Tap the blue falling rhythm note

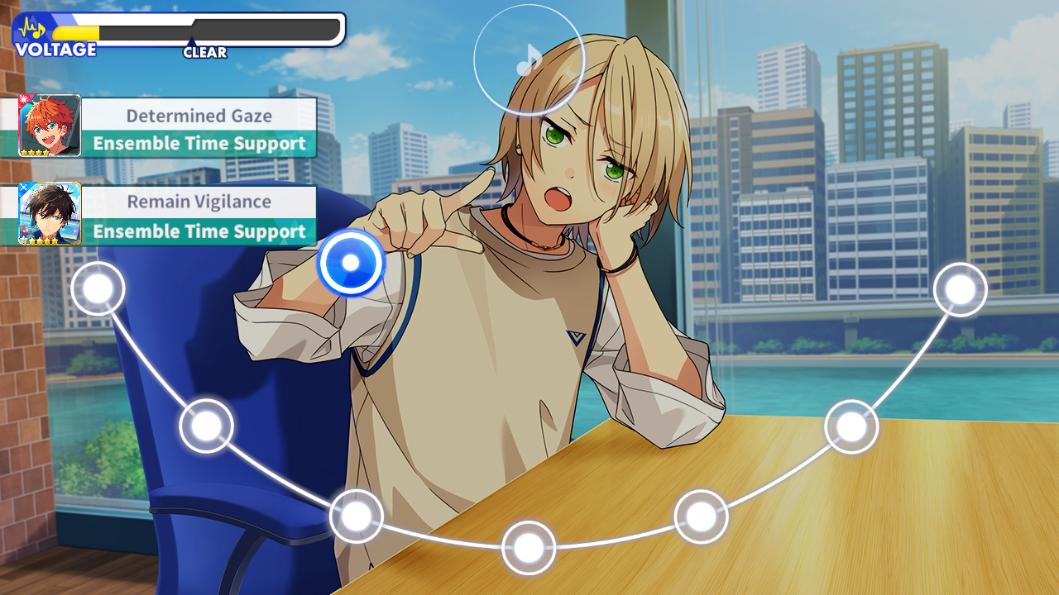pos(351,264)
